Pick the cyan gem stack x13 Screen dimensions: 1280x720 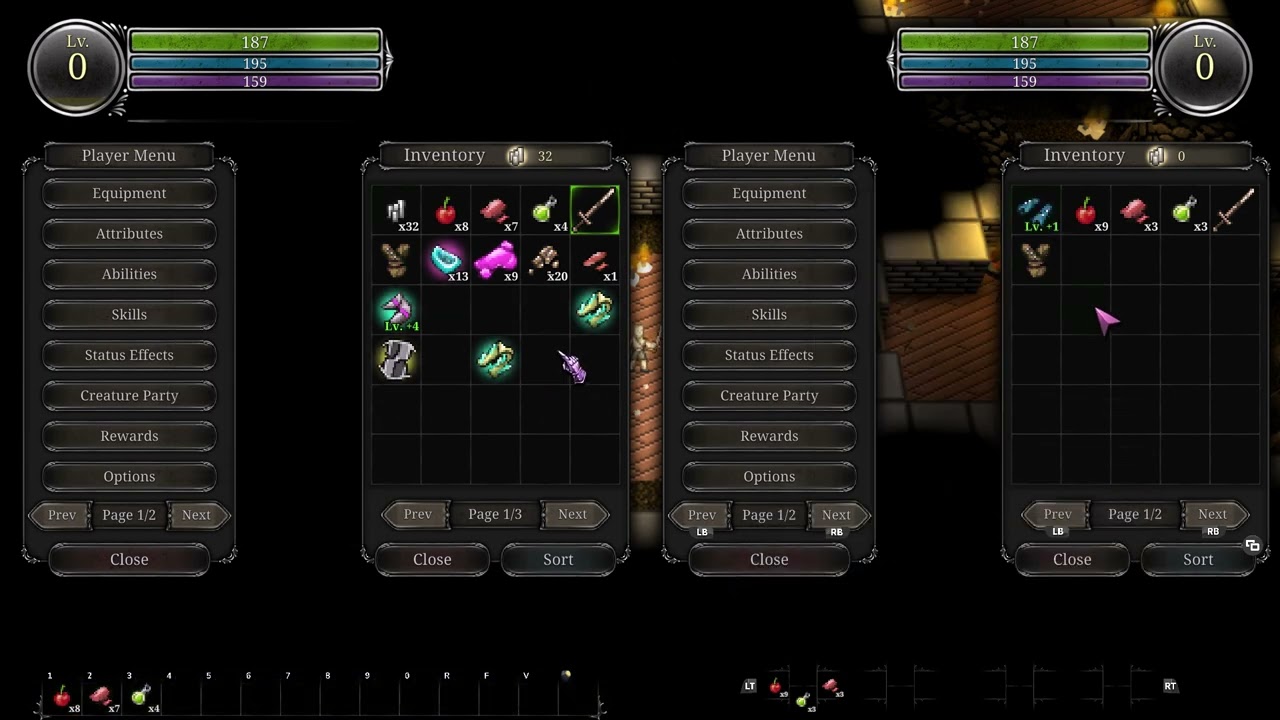446,261
